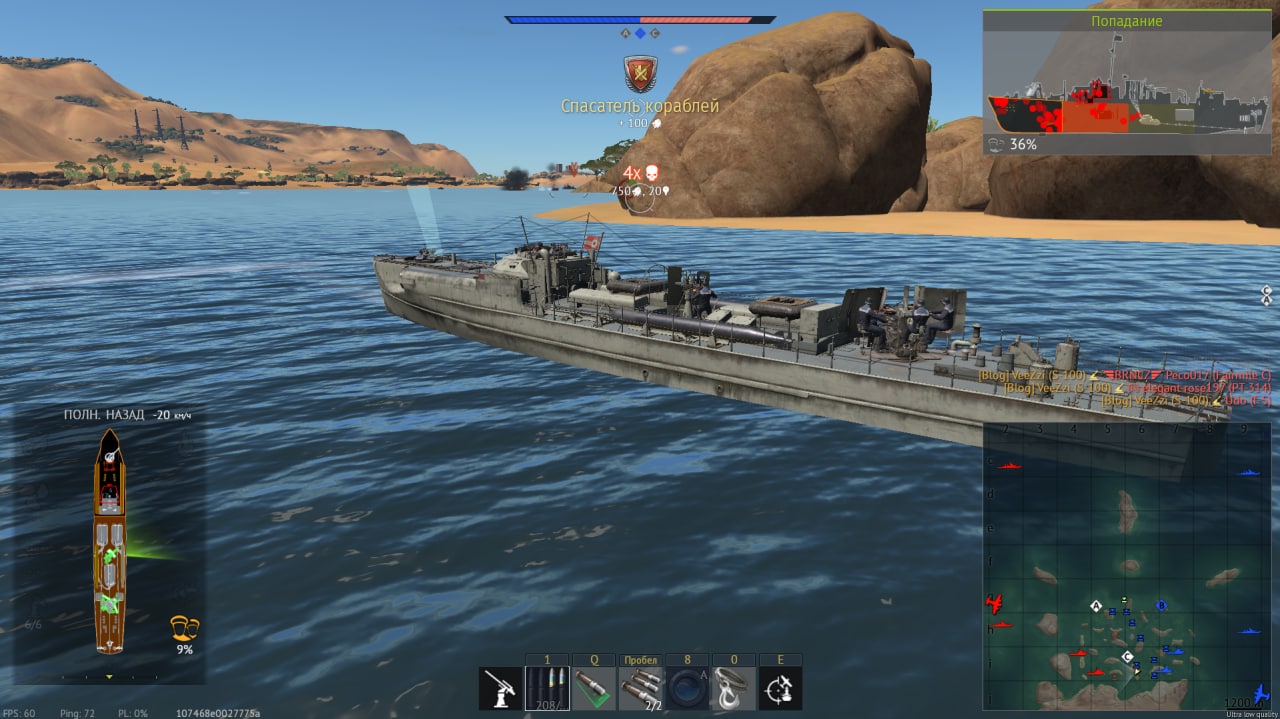This screenshot has height=719, width=1280.
Task: Select the crew count icon
Action: pyautogui.click(x=184, y=627)
